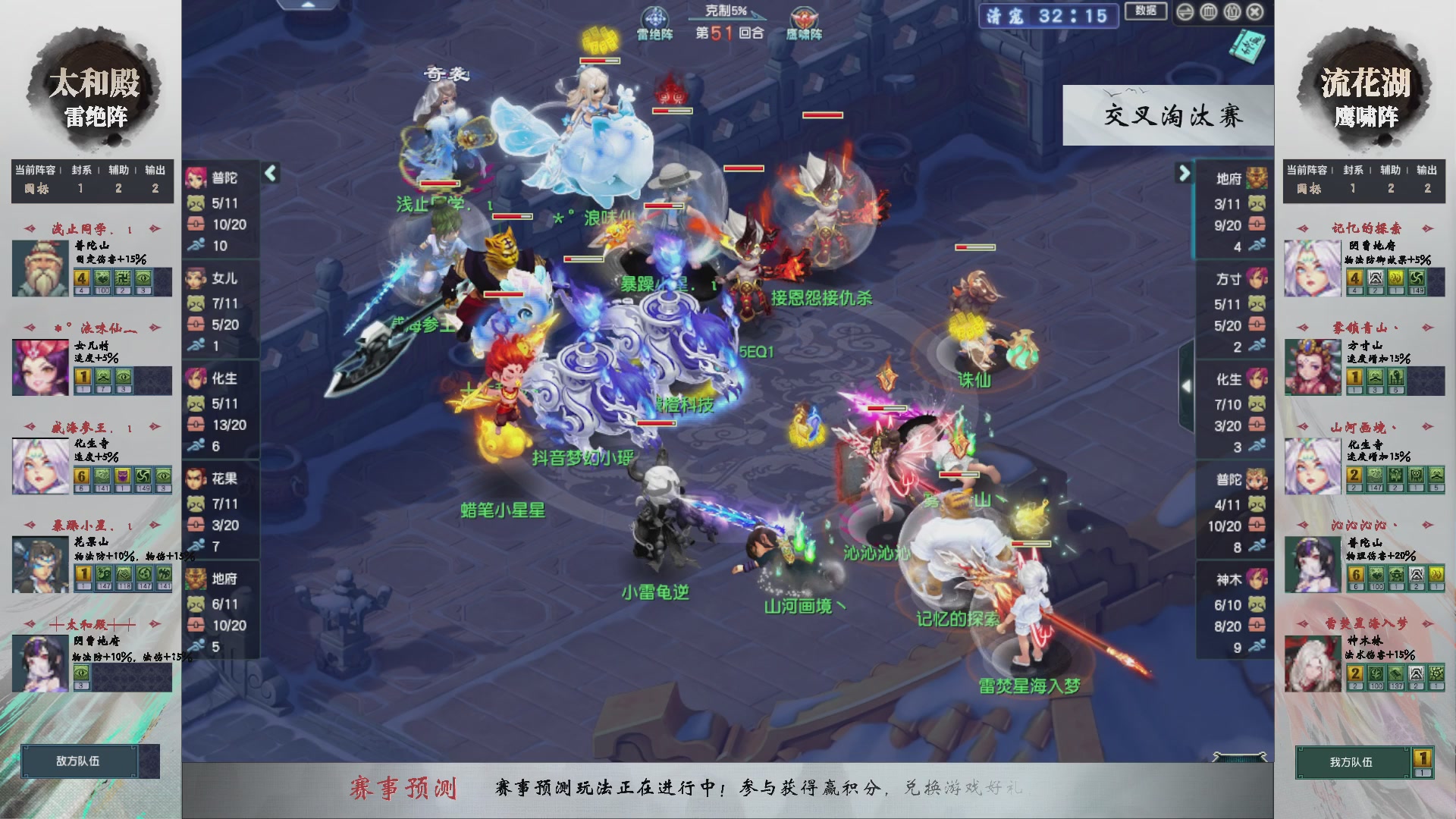Select the 赛事预测 notice at the bottom
The width and height of the screenshot is (1456, 819).
coord(406,788)
